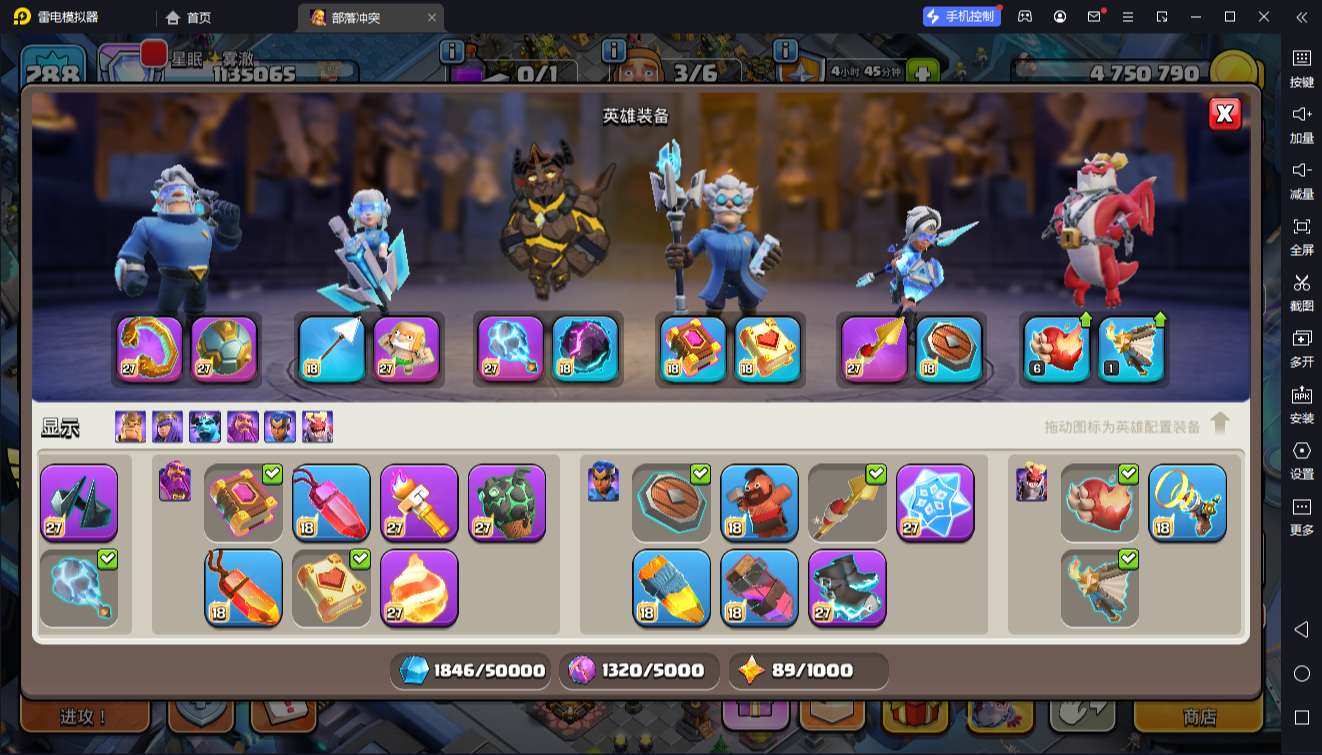Filter the list by the Archer Queen portrait

coord(167,427)
